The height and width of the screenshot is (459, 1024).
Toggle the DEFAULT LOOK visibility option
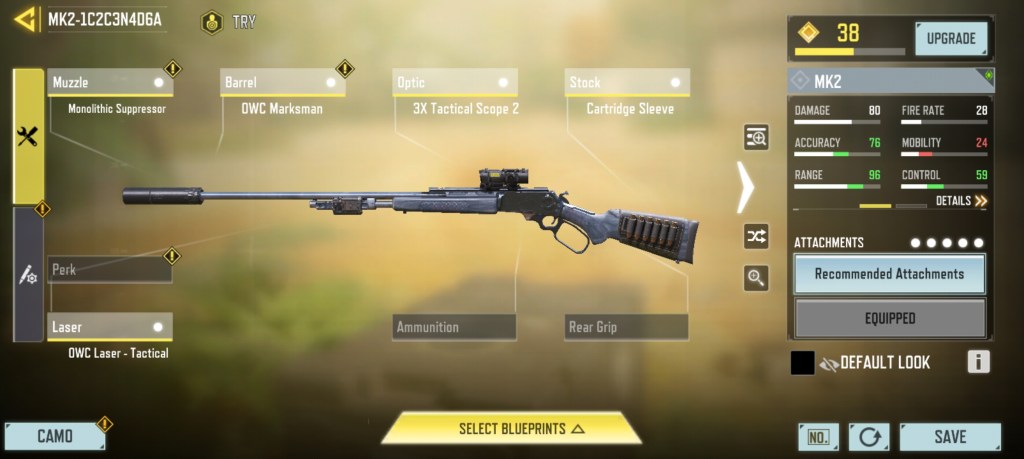[x=829, y=363]
